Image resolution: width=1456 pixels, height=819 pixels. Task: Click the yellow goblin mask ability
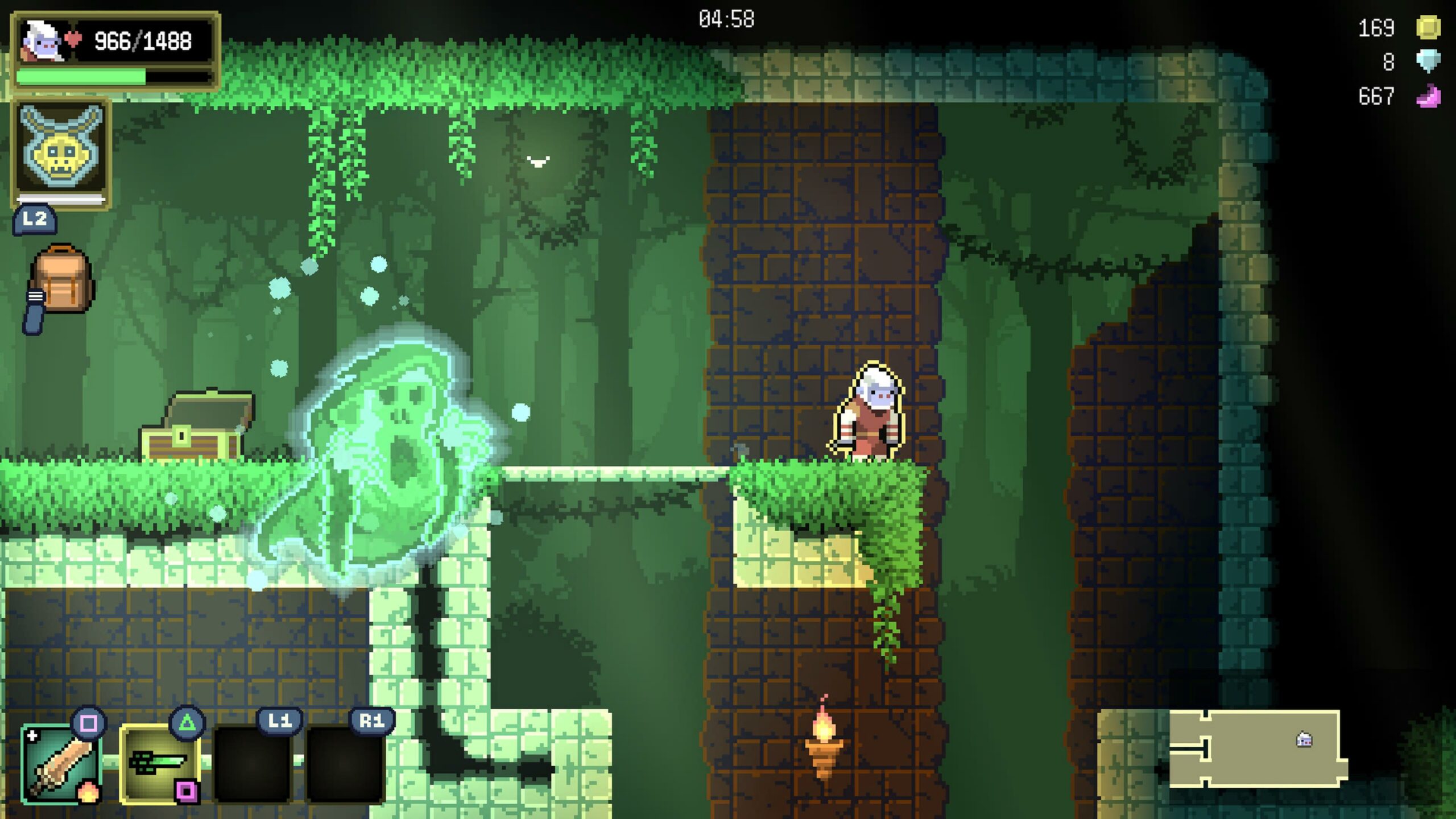61,150
